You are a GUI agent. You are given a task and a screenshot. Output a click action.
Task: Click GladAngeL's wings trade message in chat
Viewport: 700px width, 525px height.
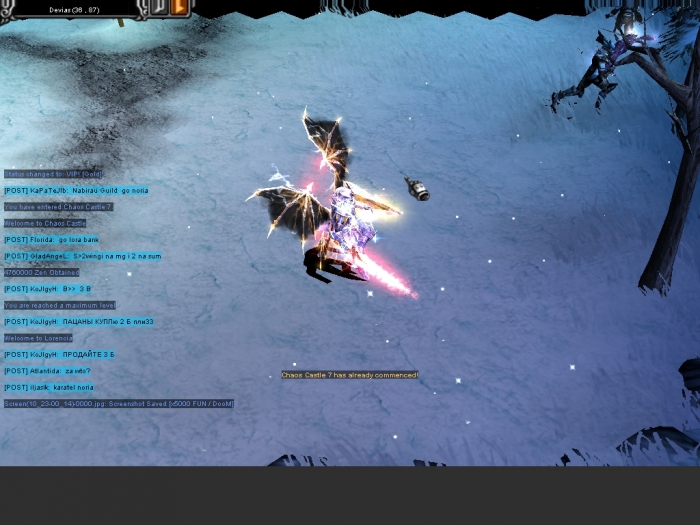pos(82,256)
